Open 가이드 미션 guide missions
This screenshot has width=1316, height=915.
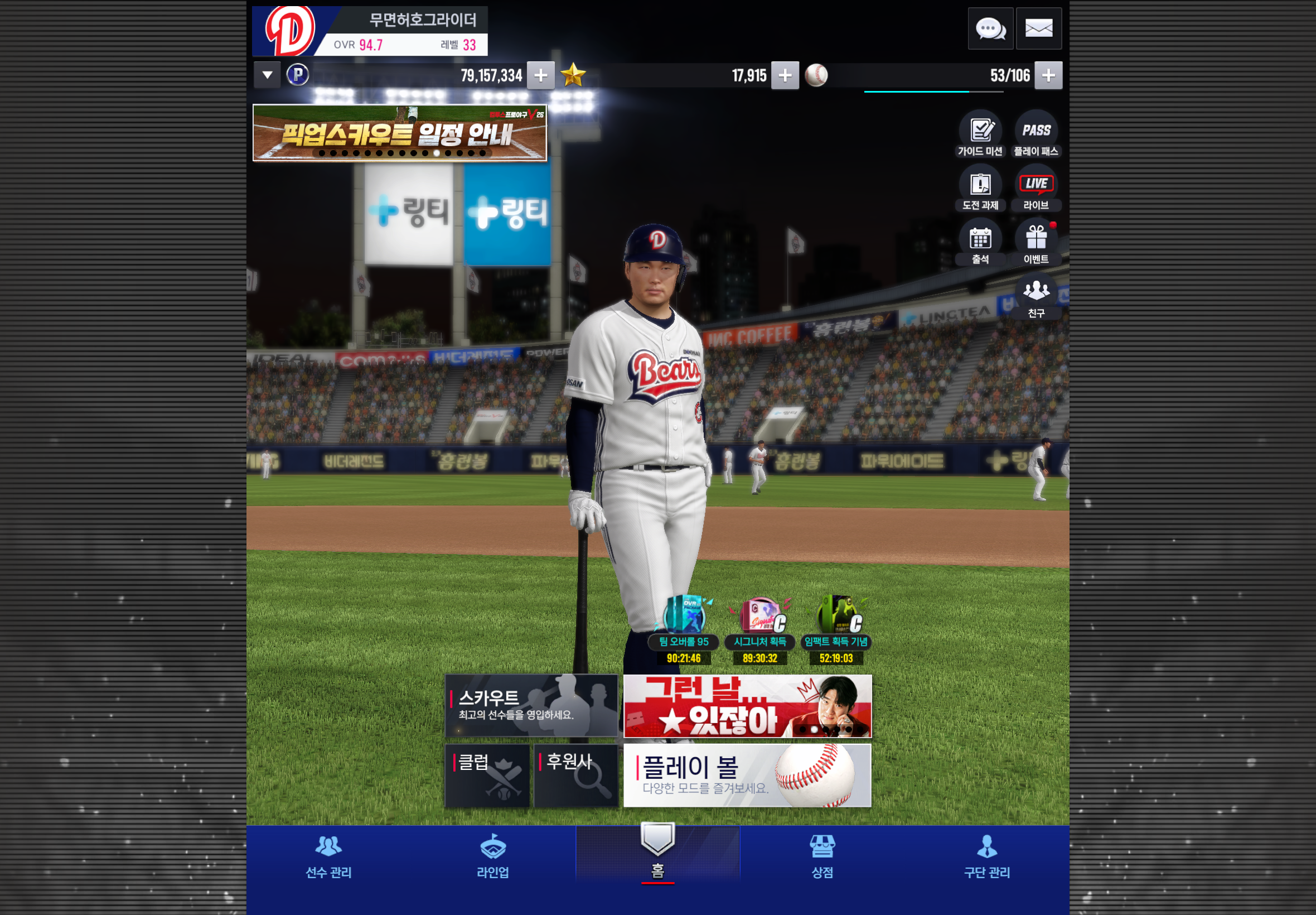coord(980,134)
